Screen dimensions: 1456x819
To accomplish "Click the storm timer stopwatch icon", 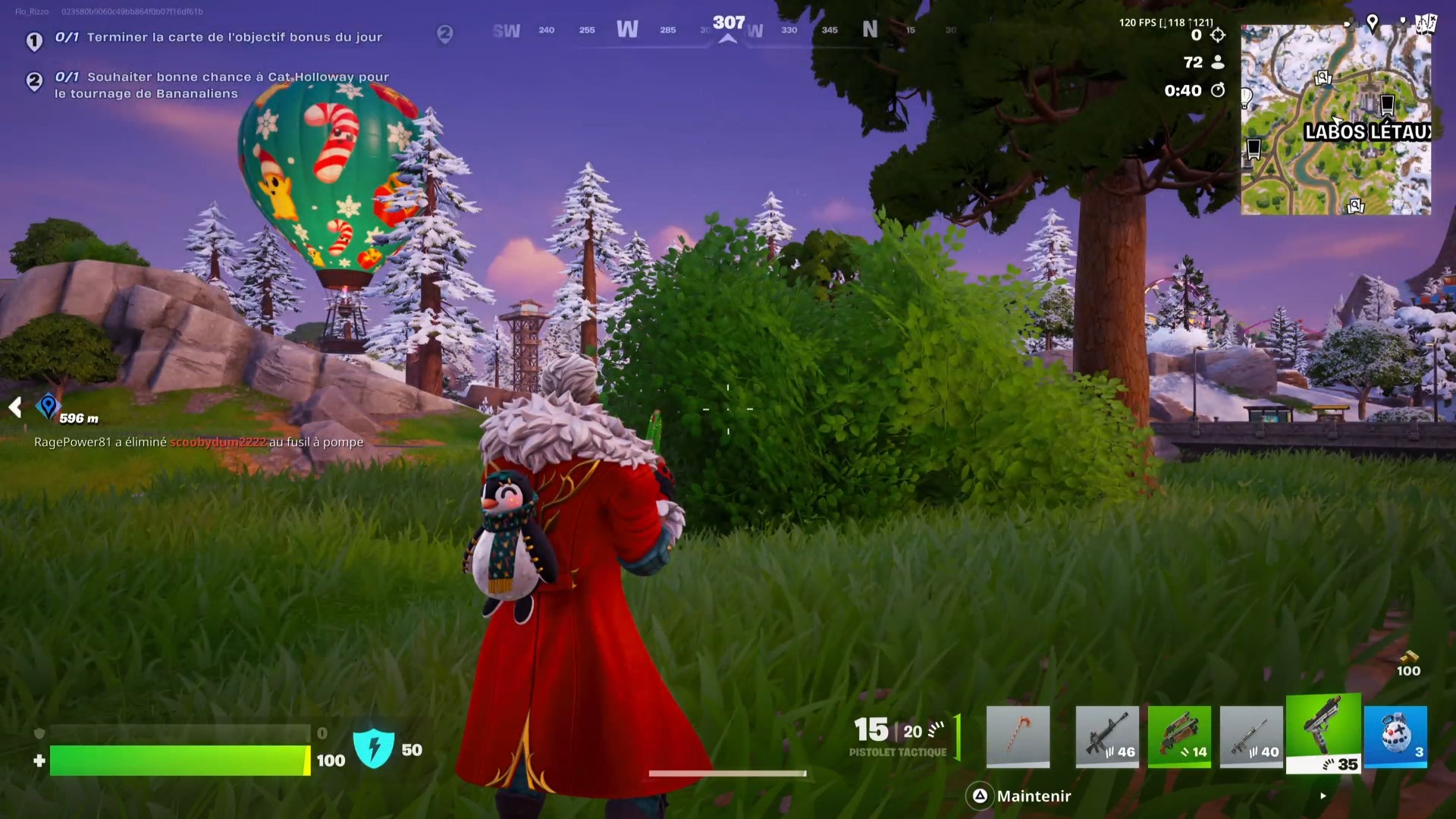I will [x=1218, y=90].
